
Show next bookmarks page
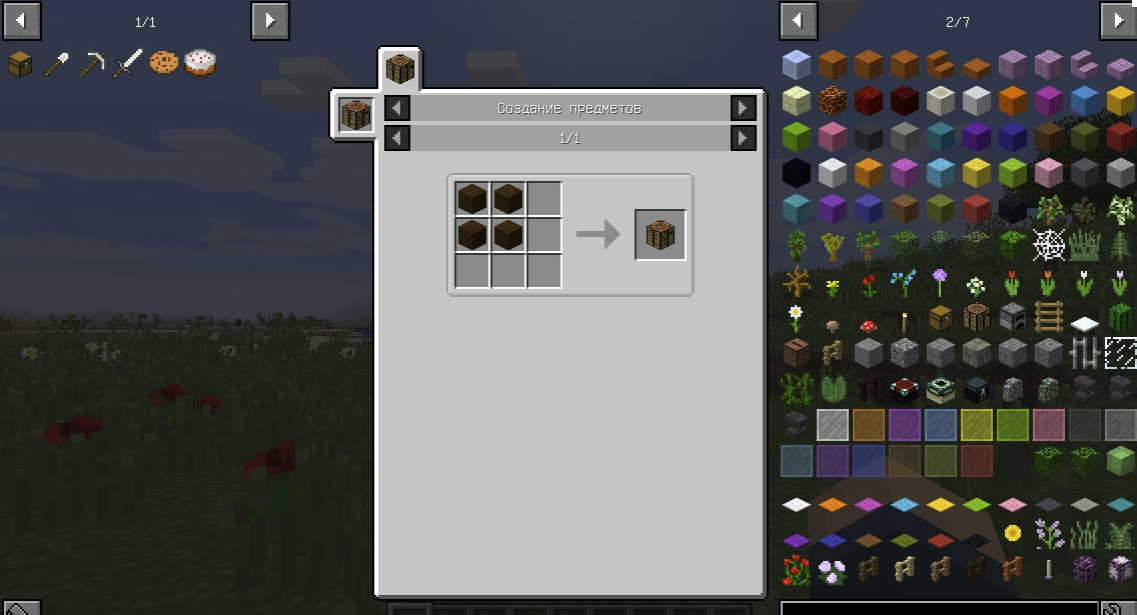(x=270, y=20)
